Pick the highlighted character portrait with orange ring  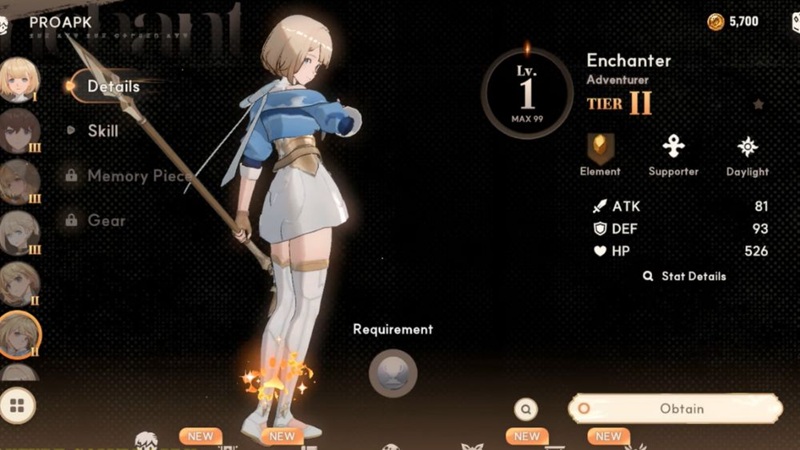point(18,335)
